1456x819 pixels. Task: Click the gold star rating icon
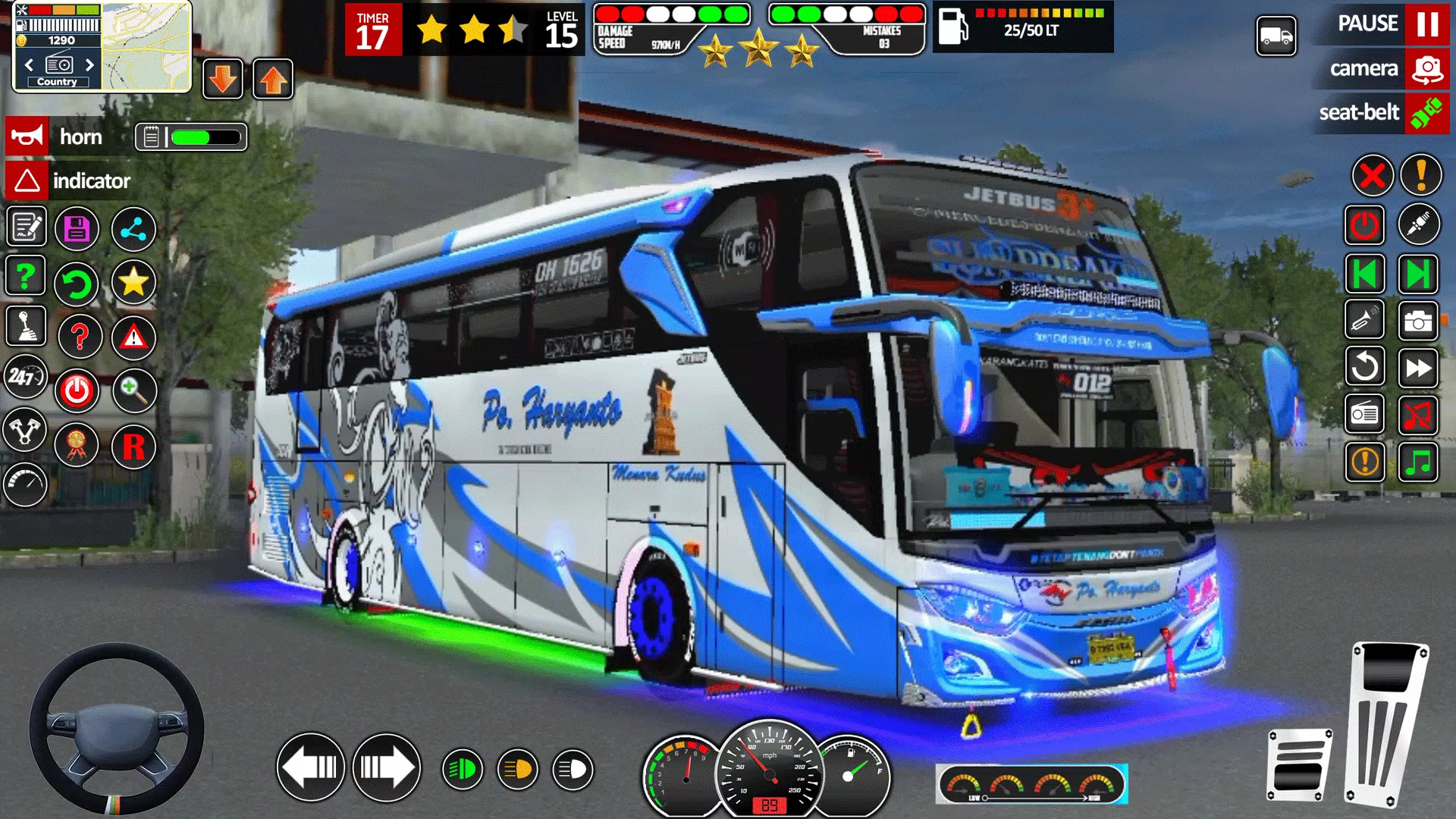coord(134,282)
